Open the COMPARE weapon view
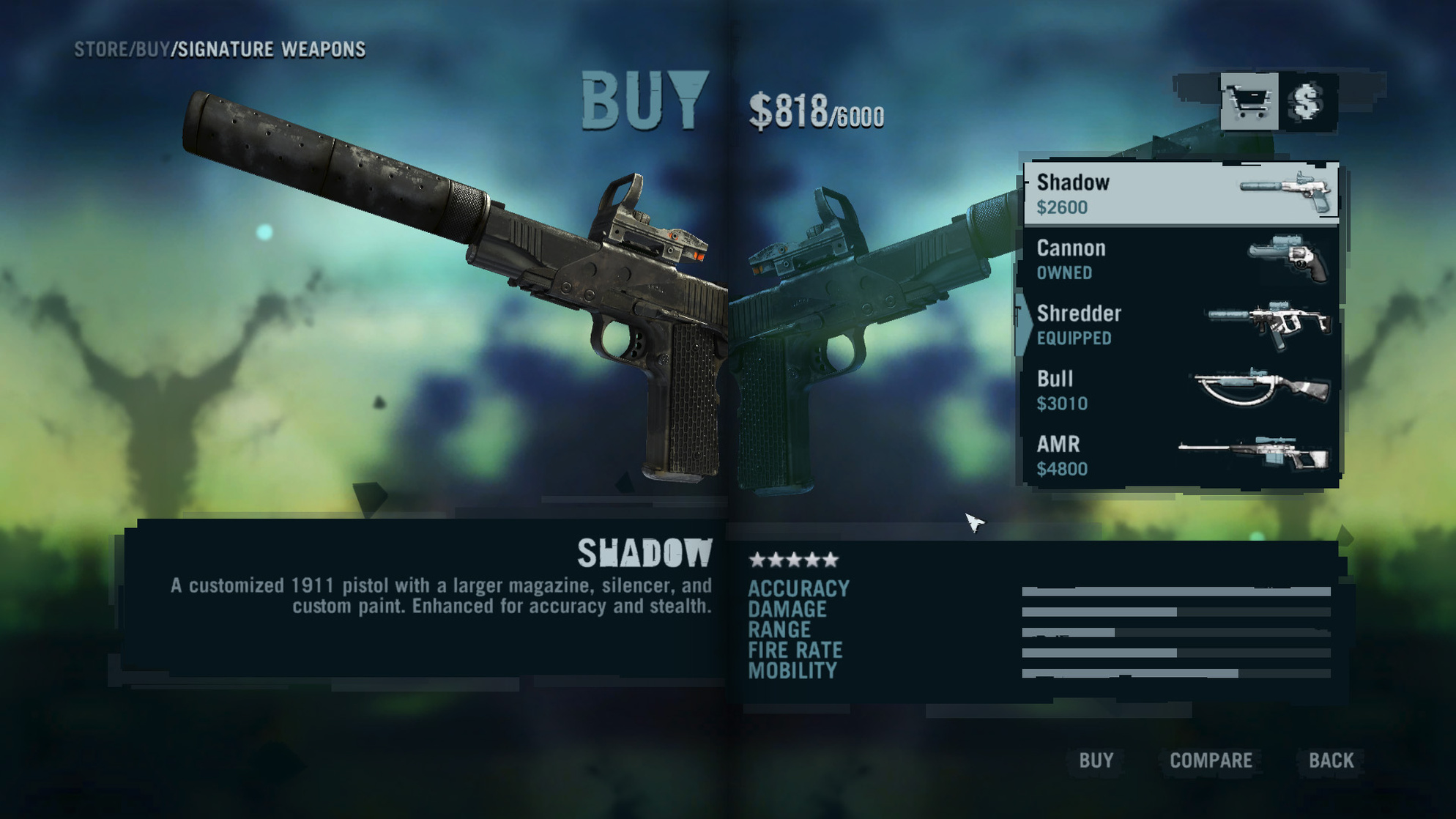This screenshot has height=819, width=1456. [1211, 760]
